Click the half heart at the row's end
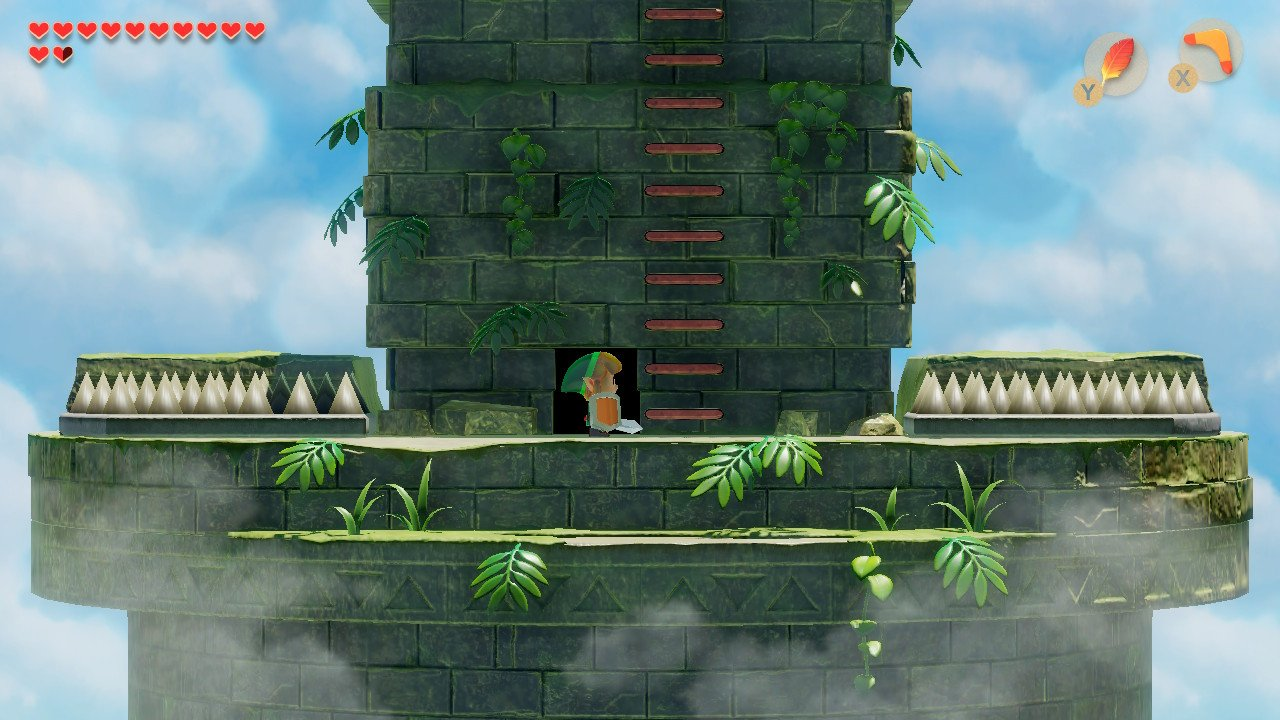Image resolution: width=1280 pixels, height=720 pixels. [62, 52]
